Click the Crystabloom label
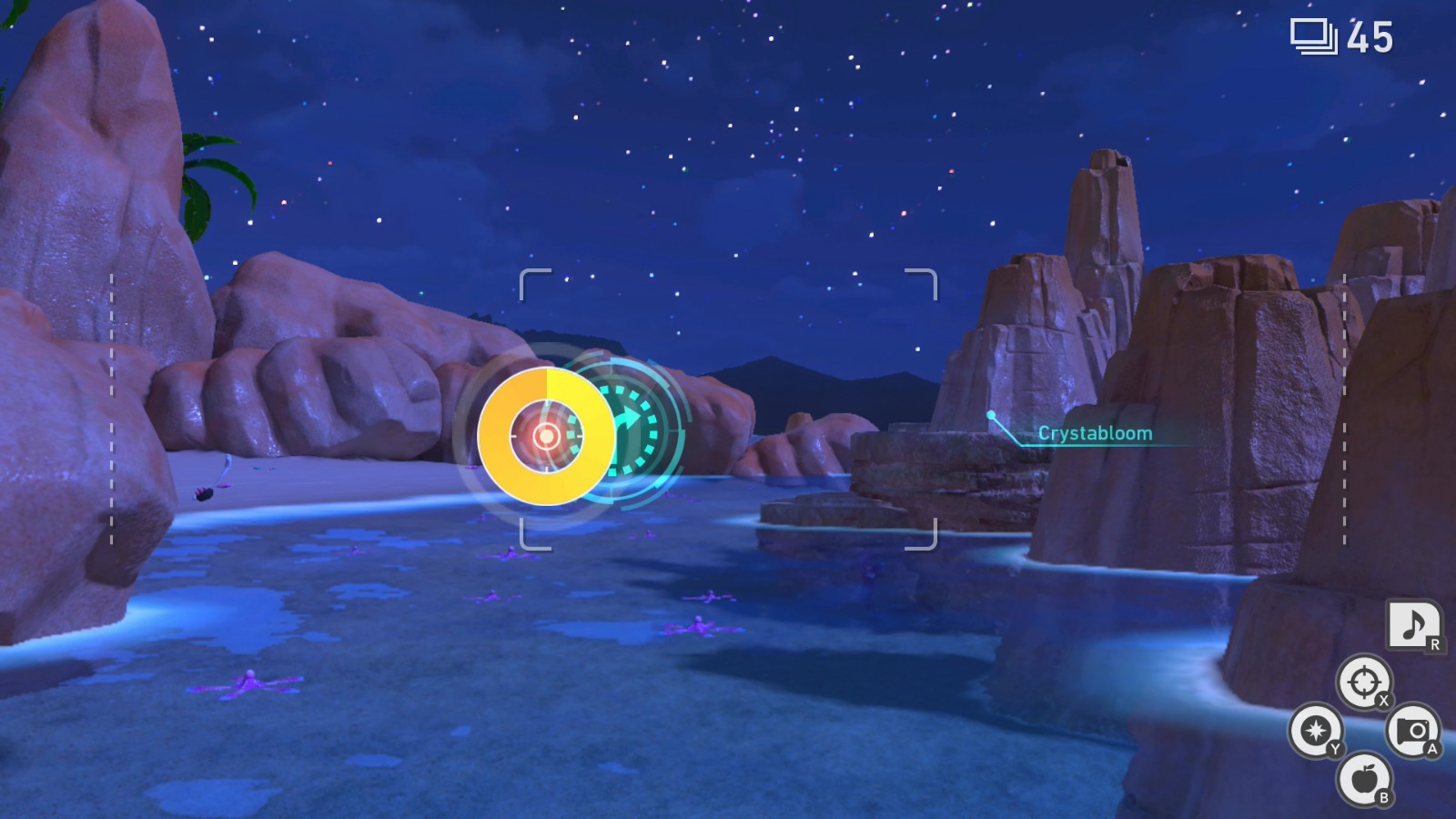Image resolution: width=1456 pixels, height=819 pixels. coord(1095,434)
